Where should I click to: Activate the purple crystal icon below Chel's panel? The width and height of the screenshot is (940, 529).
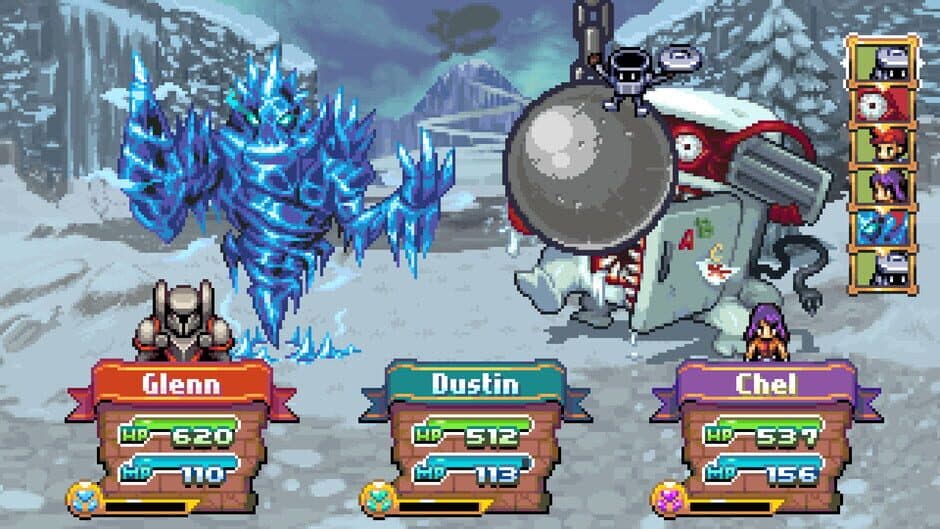click(667, 498)
